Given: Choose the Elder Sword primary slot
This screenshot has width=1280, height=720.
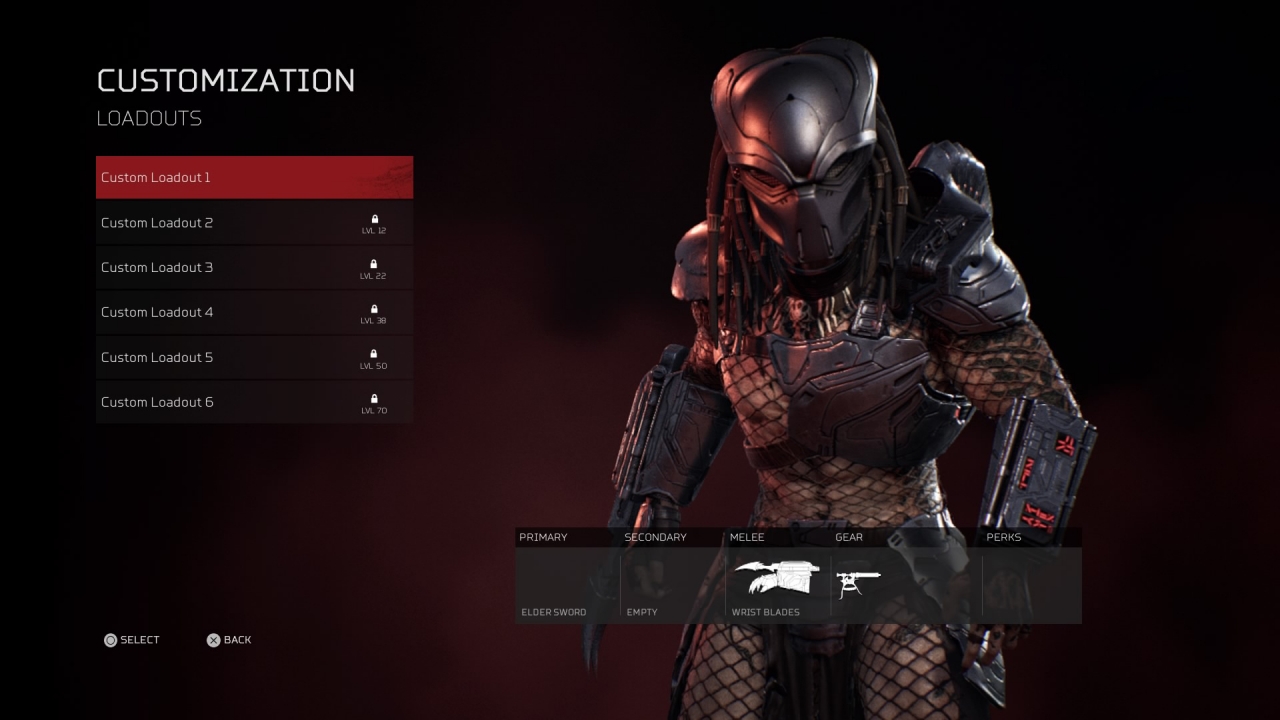Looking at the screenshot, I should coord(567,585).
